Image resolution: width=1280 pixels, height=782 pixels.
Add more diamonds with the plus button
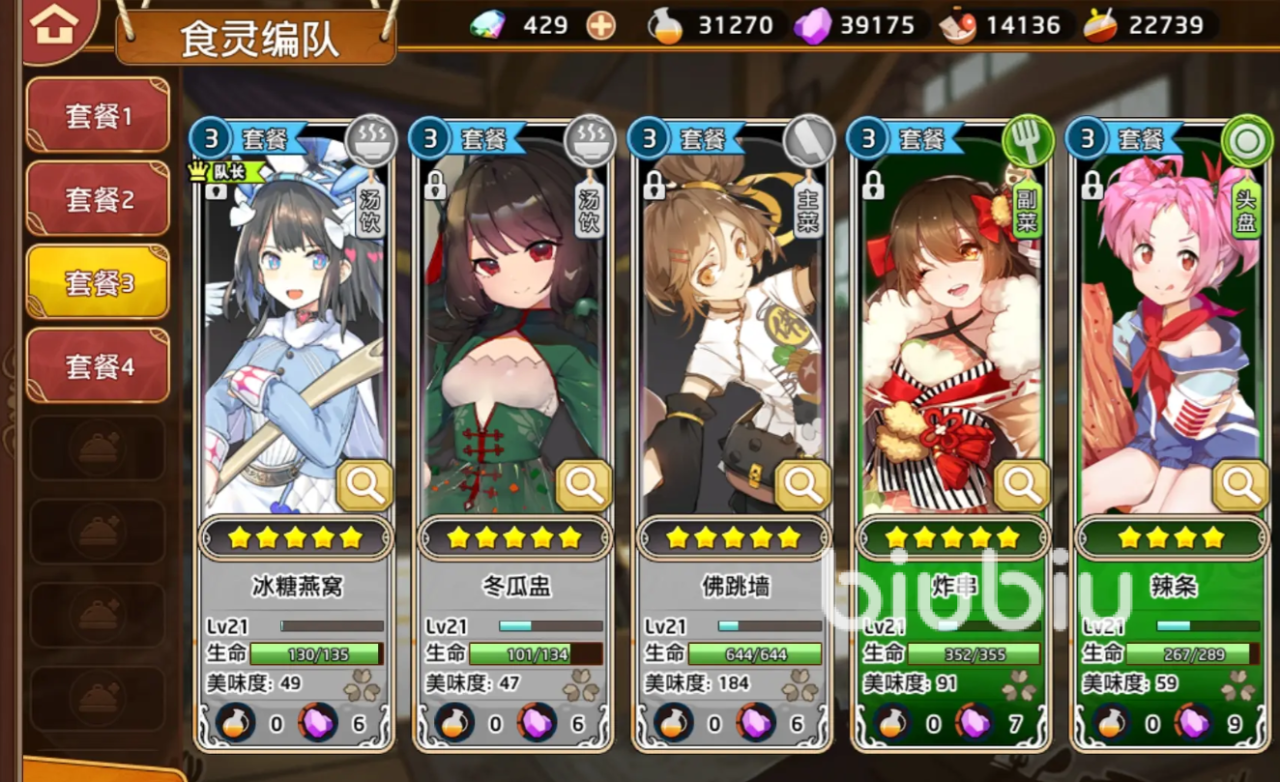coord(601,25)
